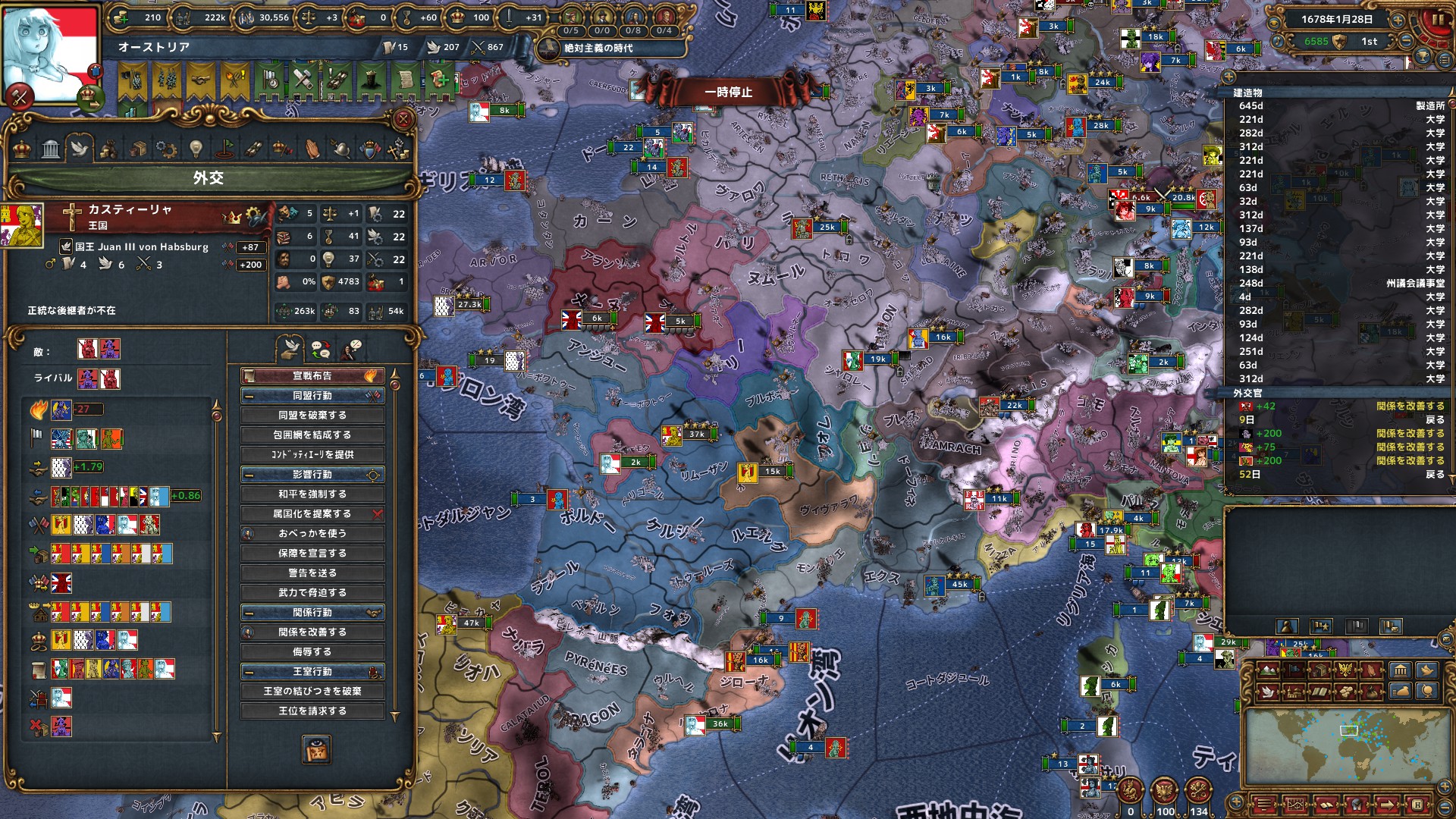Close the diplomacy panel
This screenshot has height=819, width=1456.
pos(403,119)
